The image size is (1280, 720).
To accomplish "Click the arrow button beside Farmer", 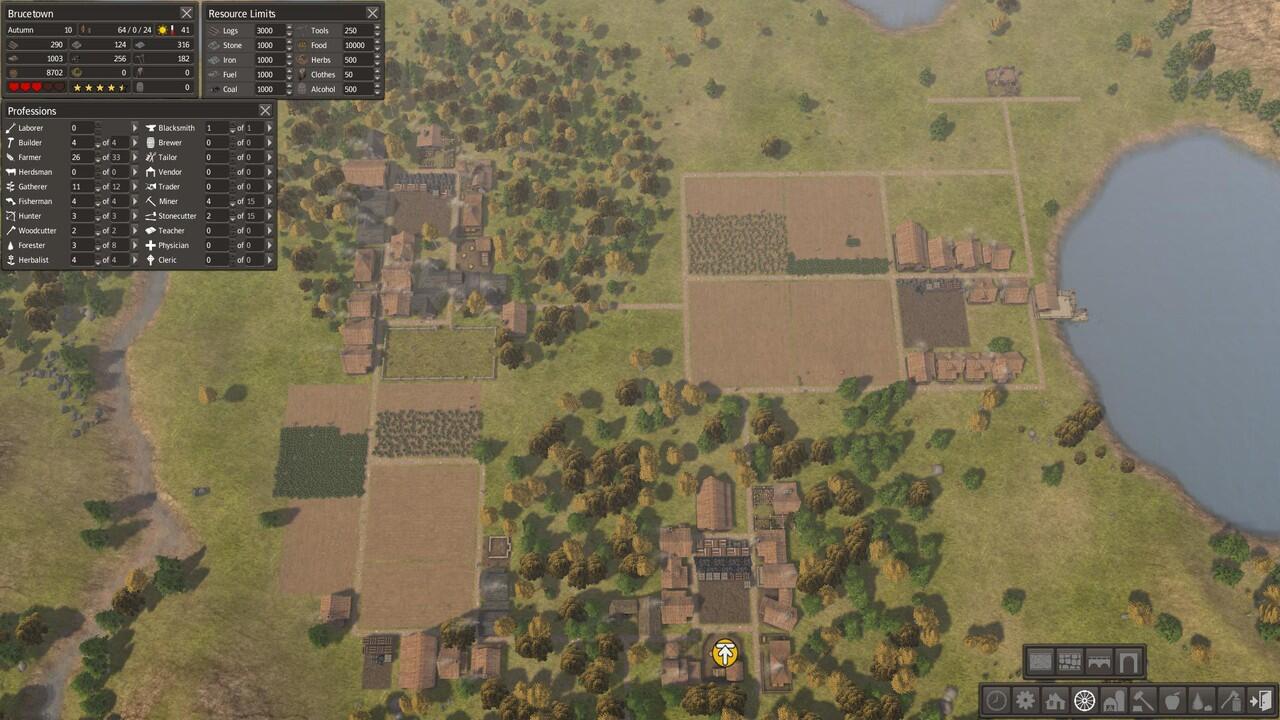I will (135, 157).
